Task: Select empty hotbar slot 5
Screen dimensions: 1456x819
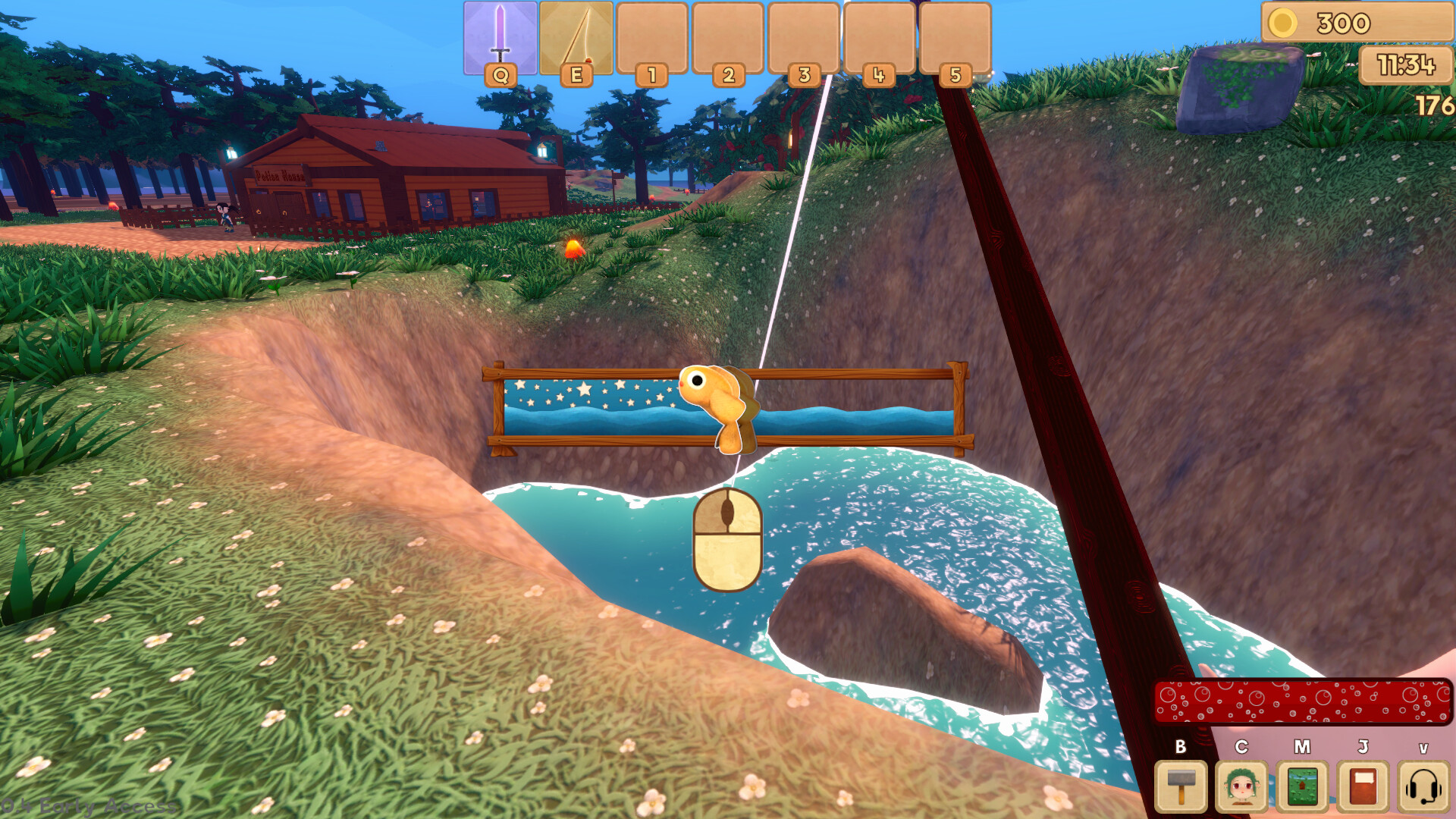Action: click(955, 38)
